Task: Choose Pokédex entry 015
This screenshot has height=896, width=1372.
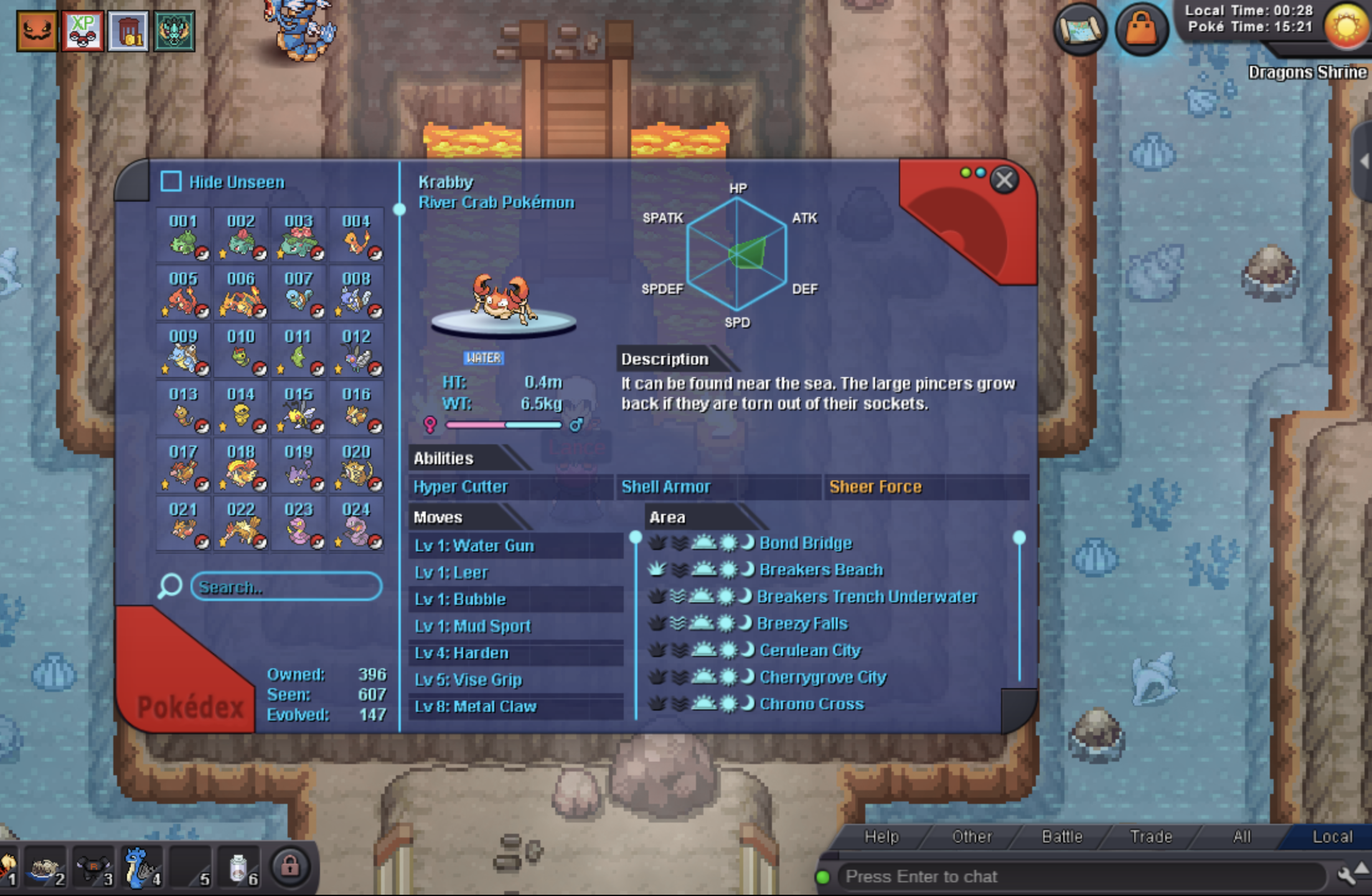Action: click(299, 409)
